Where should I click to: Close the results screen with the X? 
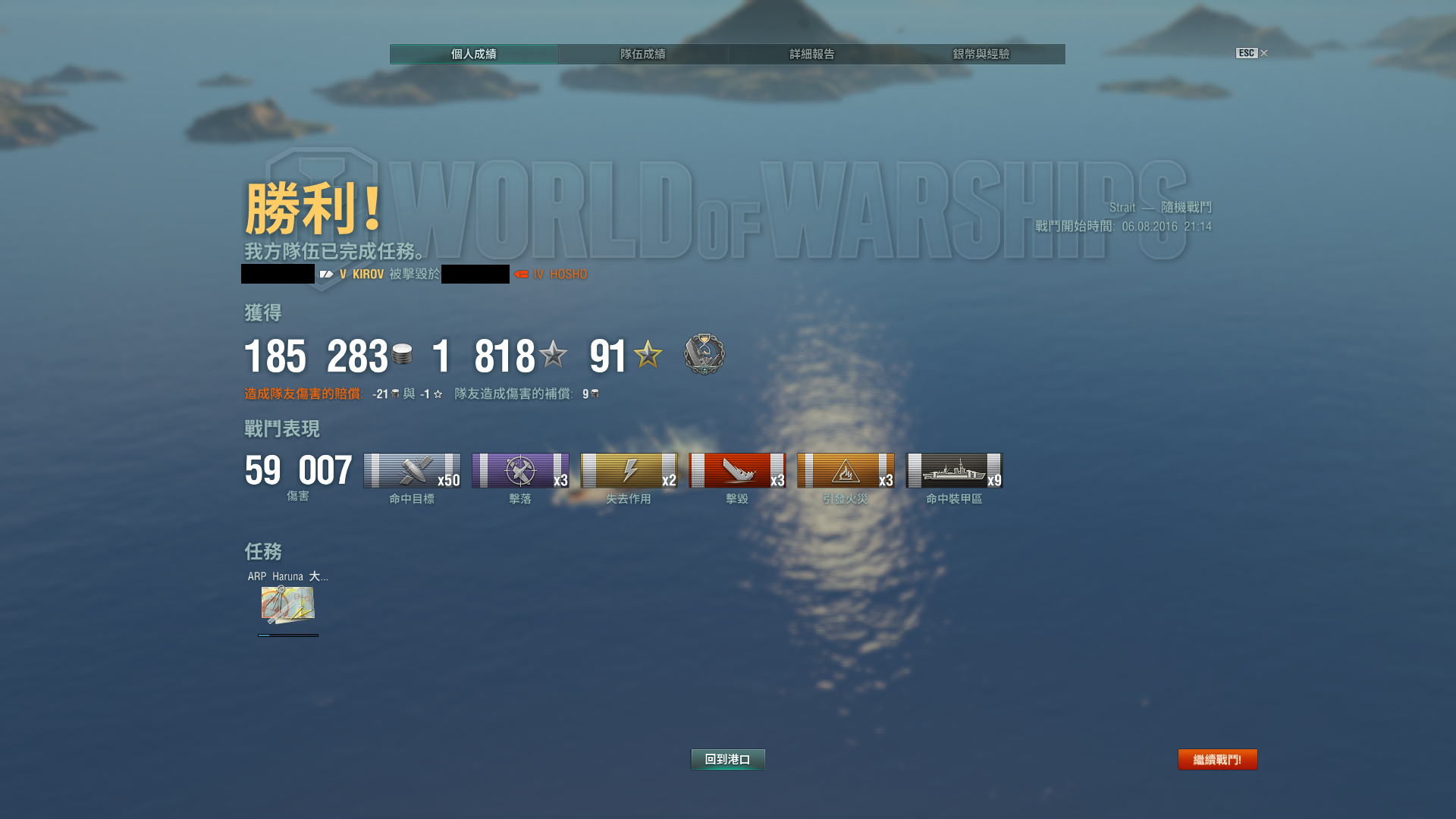coord(1263,53)
